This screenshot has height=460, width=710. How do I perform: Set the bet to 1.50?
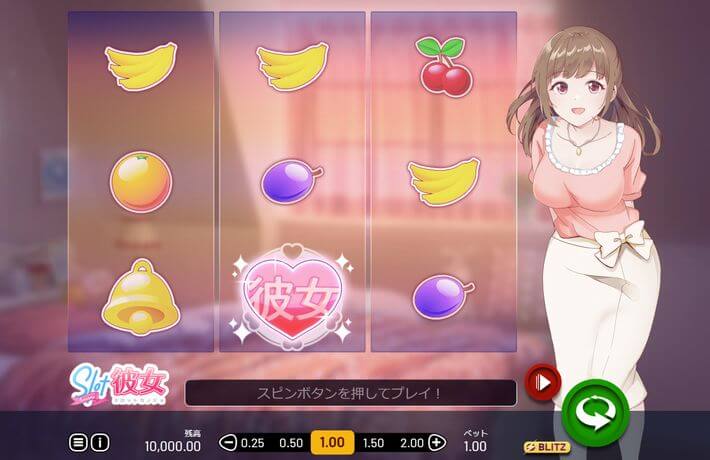tap(372, 442)
